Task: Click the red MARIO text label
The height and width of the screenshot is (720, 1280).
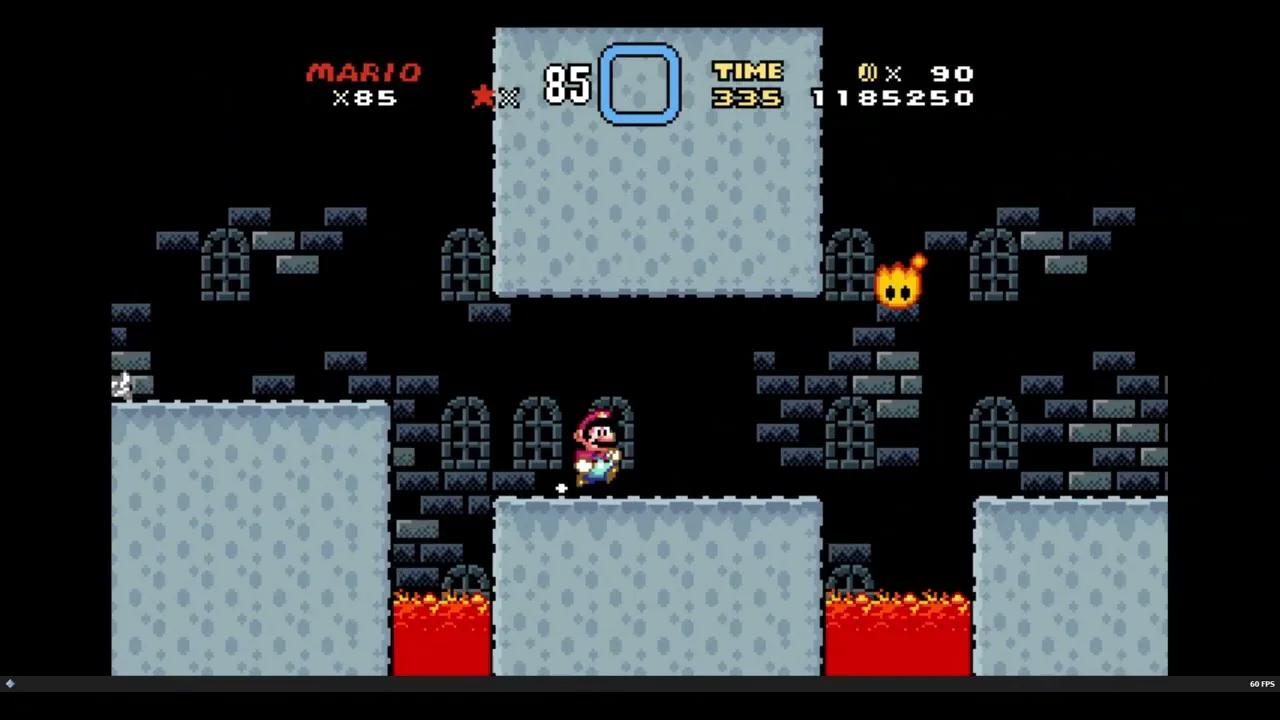Action: 365,72
